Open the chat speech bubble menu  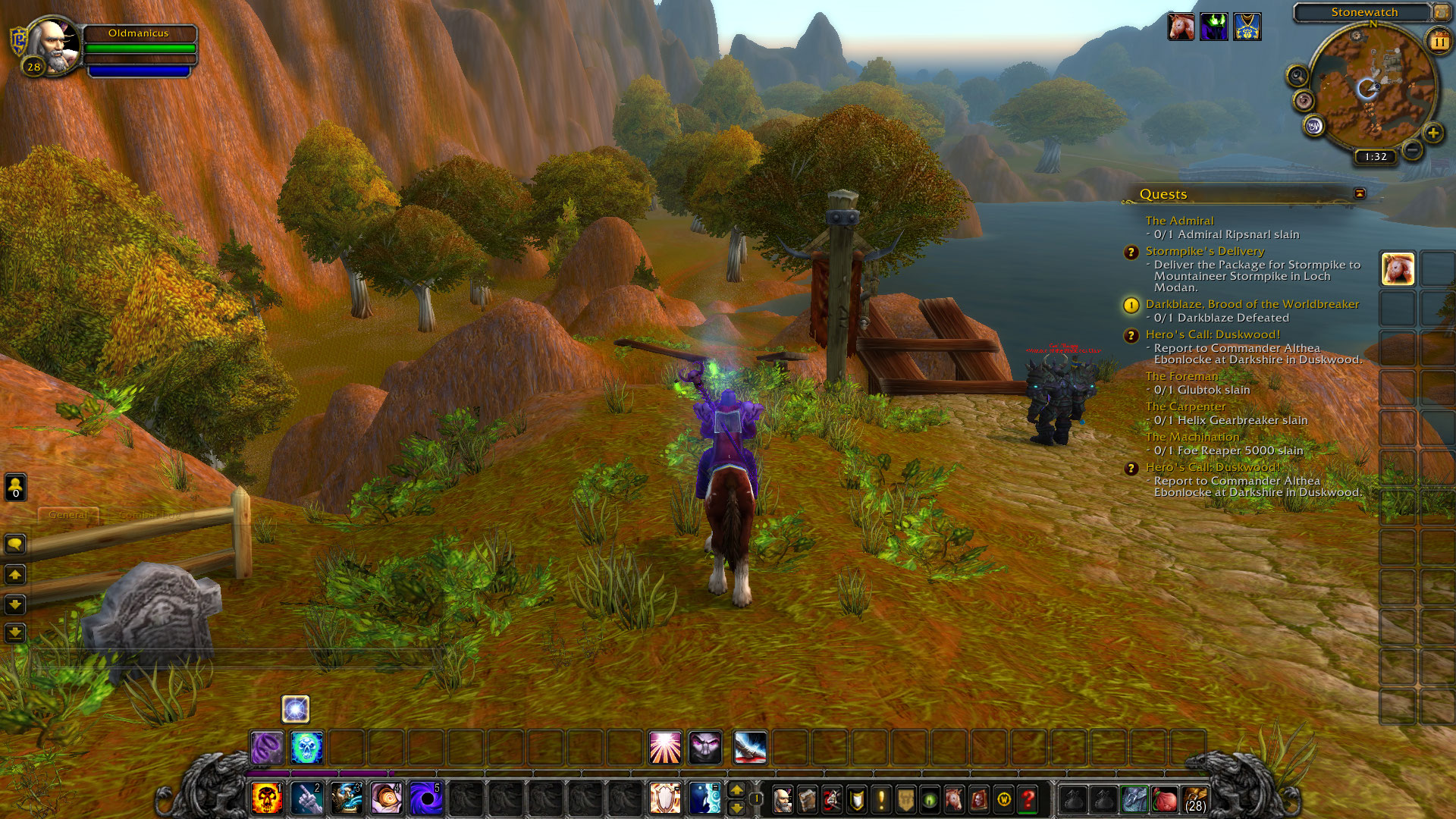click(15, 544)
